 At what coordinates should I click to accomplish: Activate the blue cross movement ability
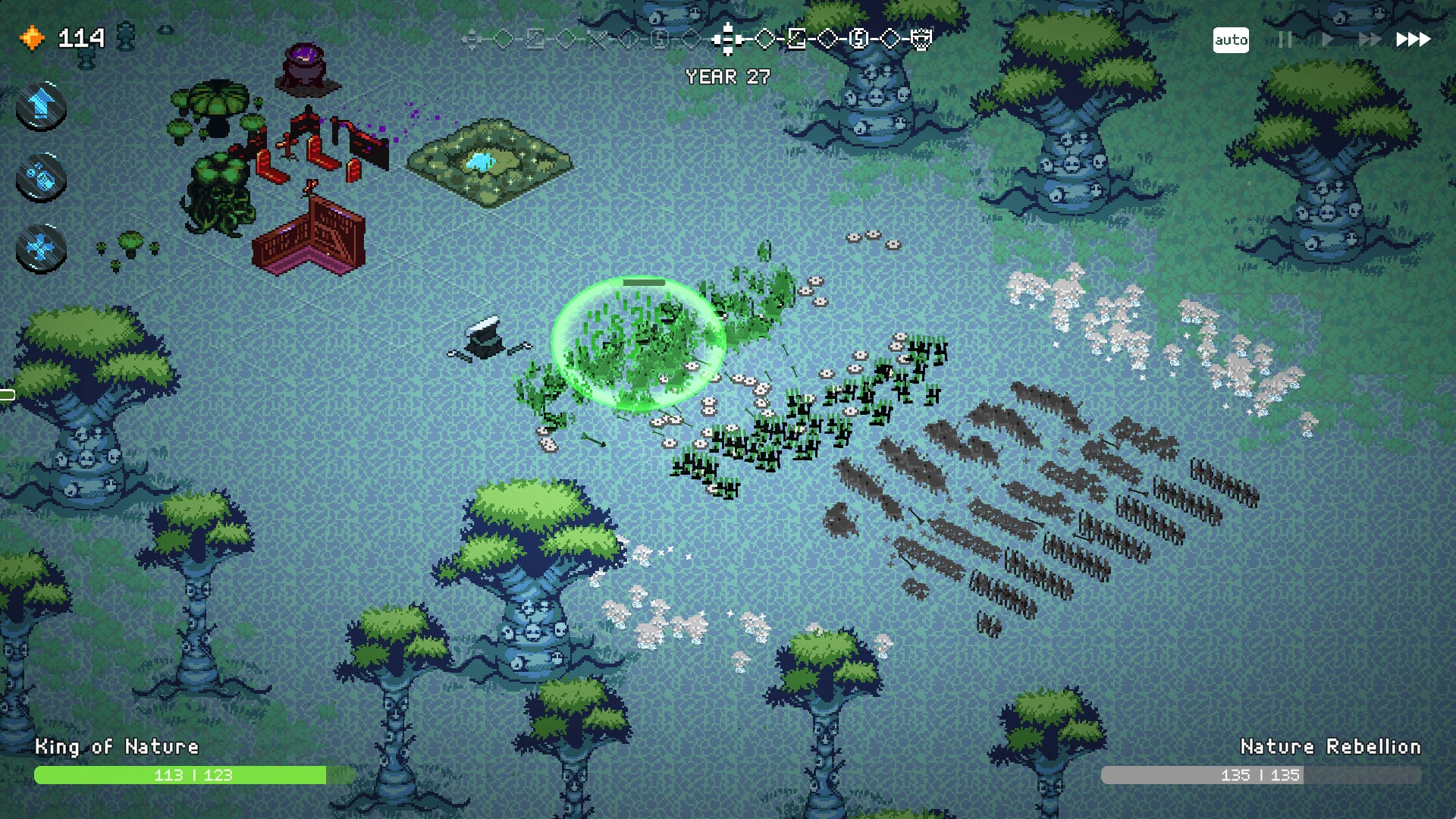[x=39, y=244]
